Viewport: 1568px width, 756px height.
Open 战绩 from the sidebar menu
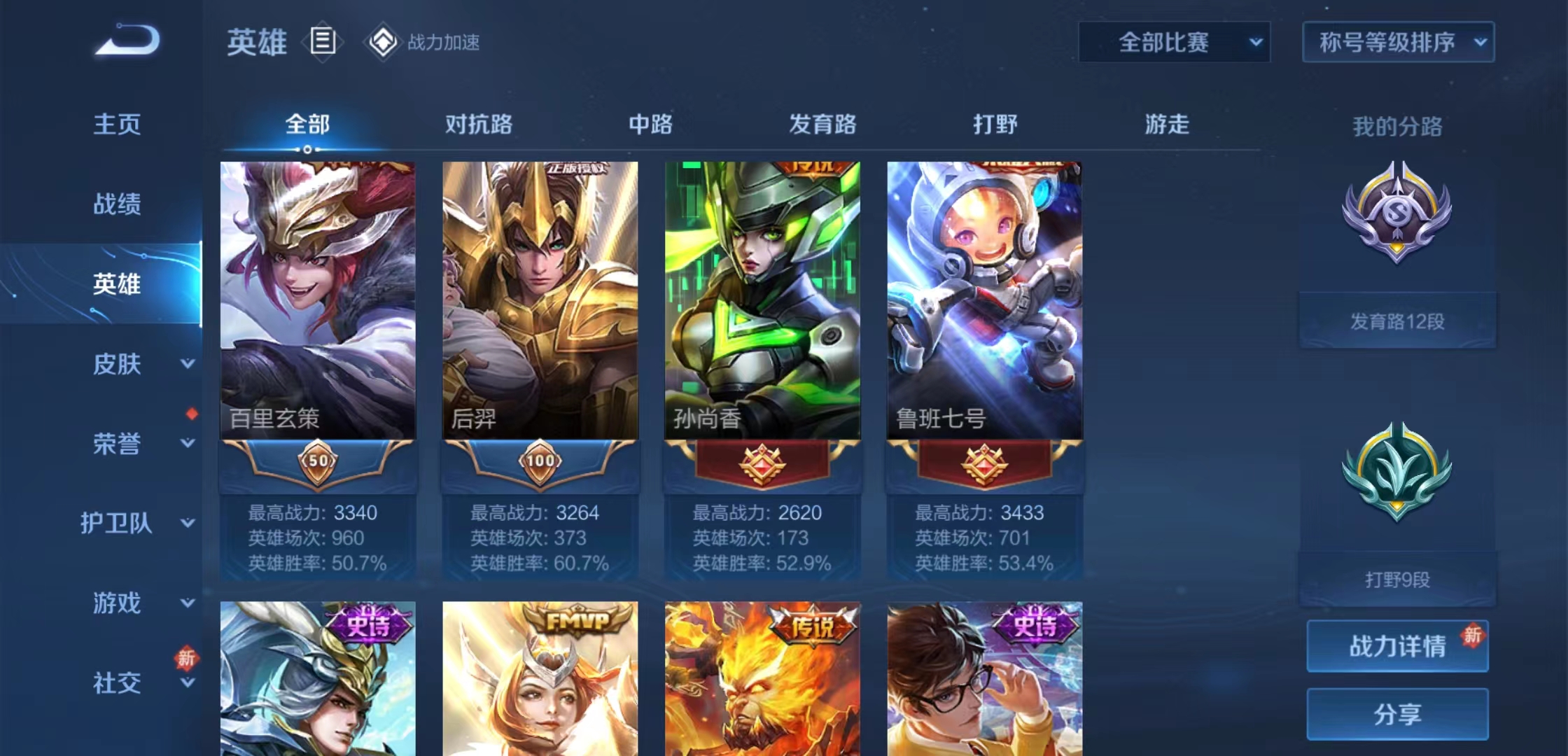click(x=117, y=204)
